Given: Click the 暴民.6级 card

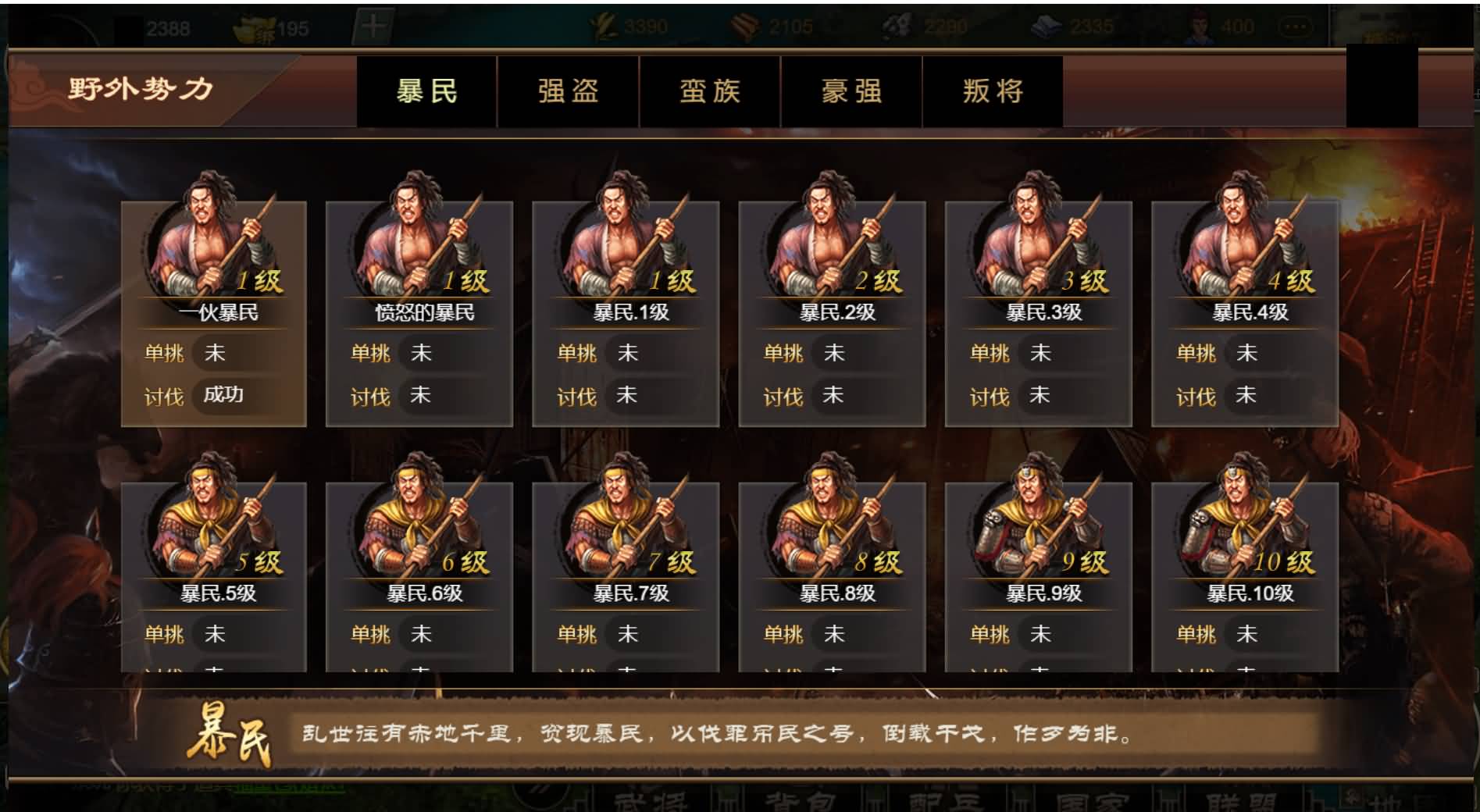Looking at the screenshot, I should click(x=419, y=578).
